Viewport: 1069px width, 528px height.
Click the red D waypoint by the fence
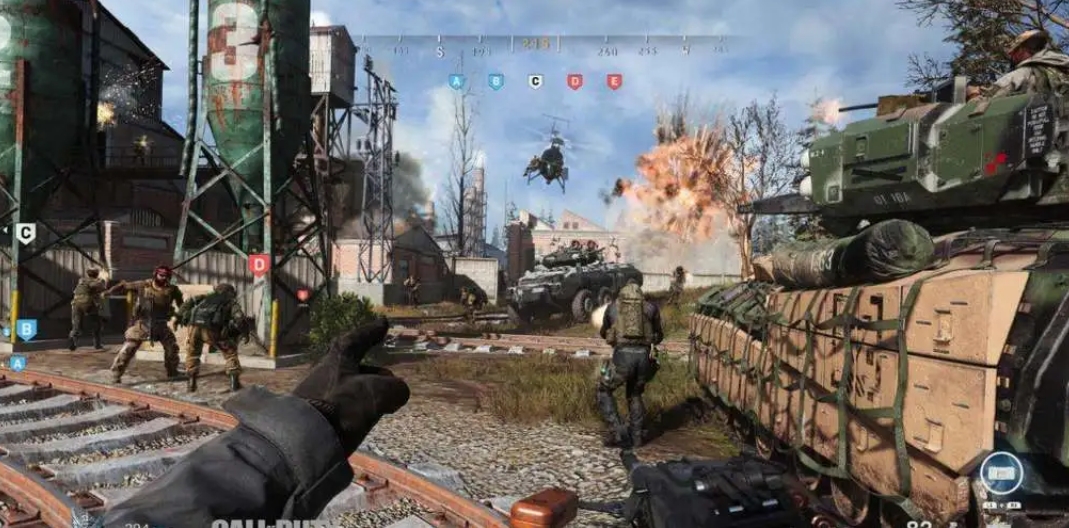(x=259, y=265)
